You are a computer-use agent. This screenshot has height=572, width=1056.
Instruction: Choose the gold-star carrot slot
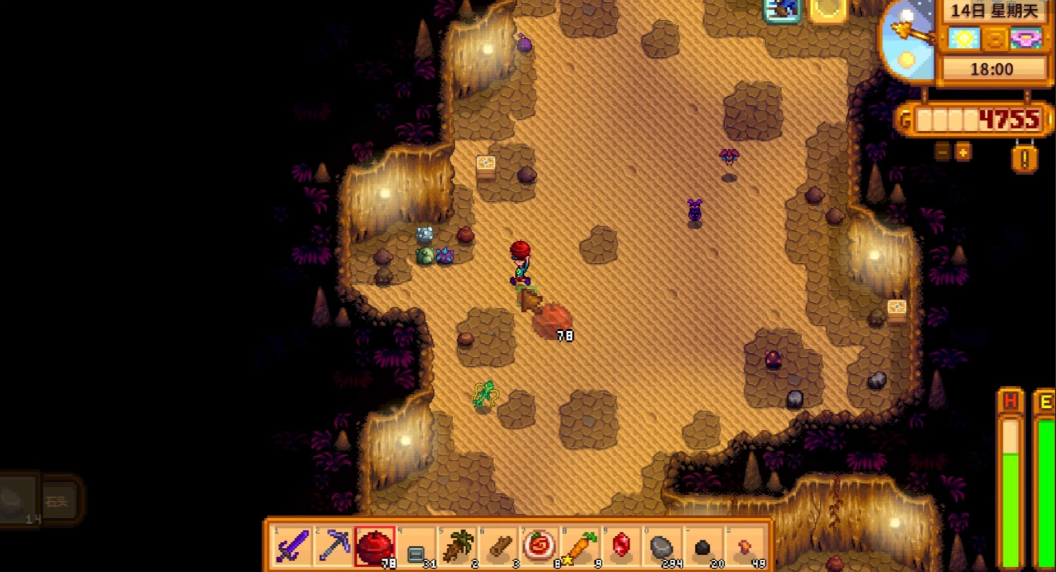tap(581, 546)
